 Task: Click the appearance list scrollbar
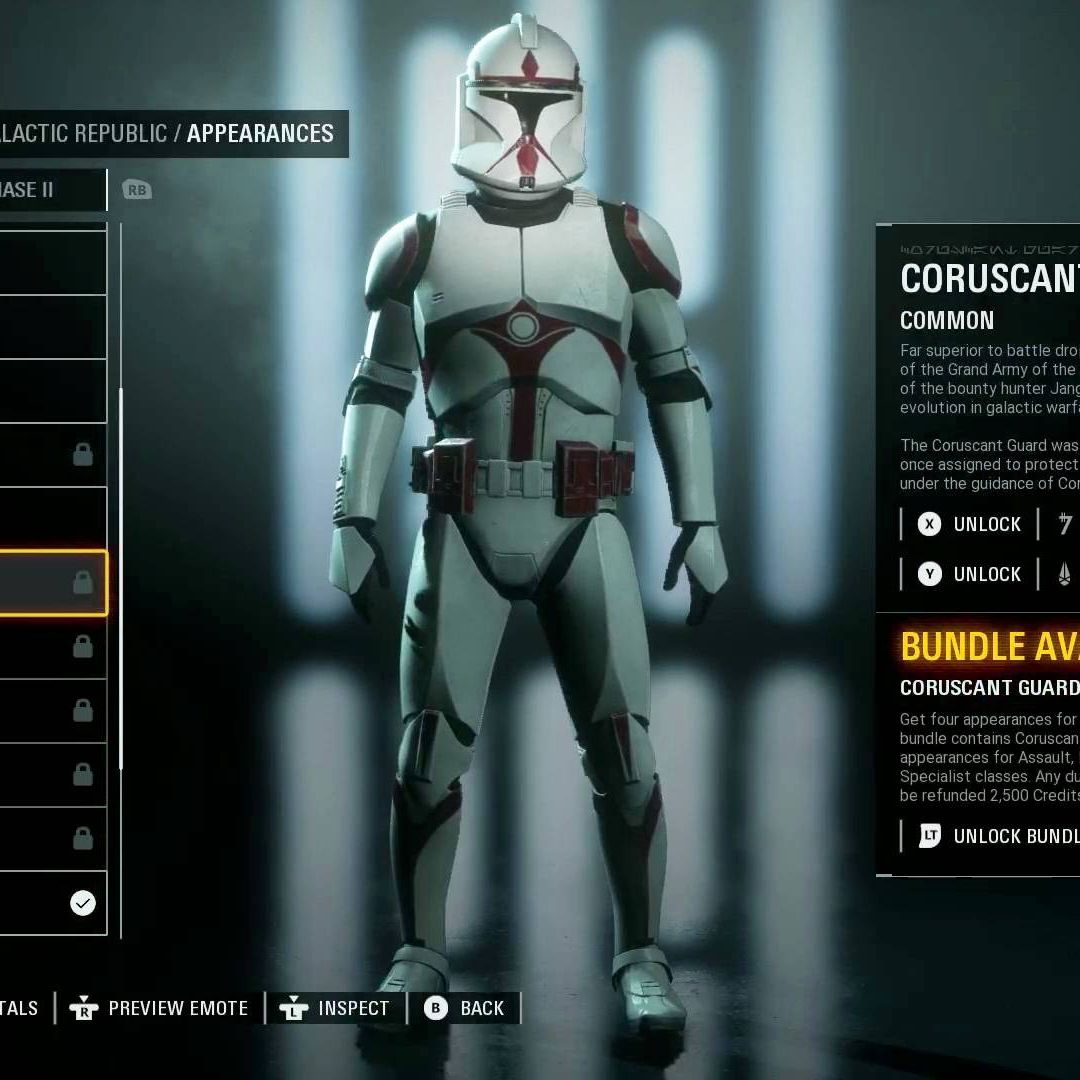pos(121,578)
